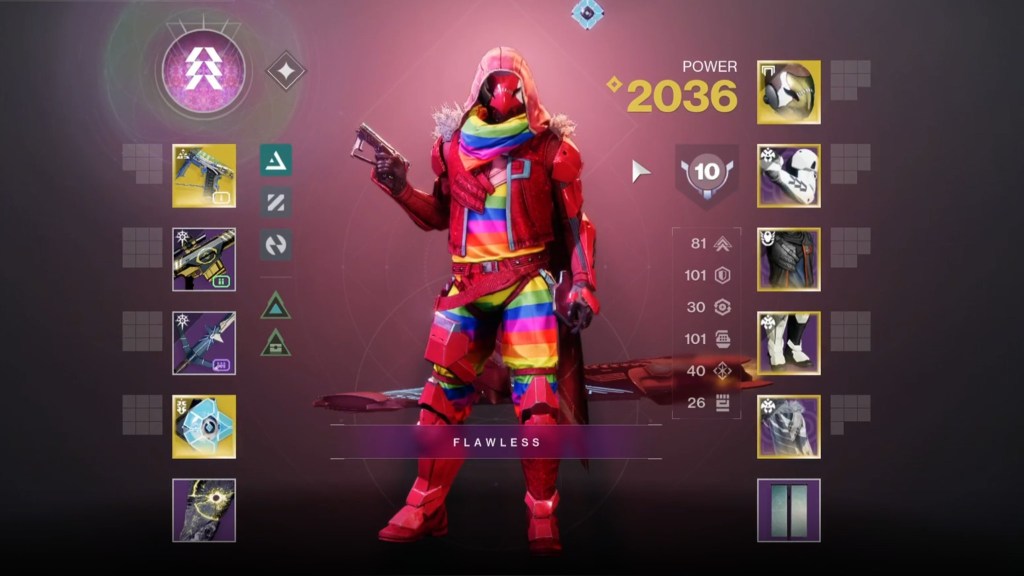Inspect the equipped Ghost shell

pyautogui.click(x=204, y=426)
